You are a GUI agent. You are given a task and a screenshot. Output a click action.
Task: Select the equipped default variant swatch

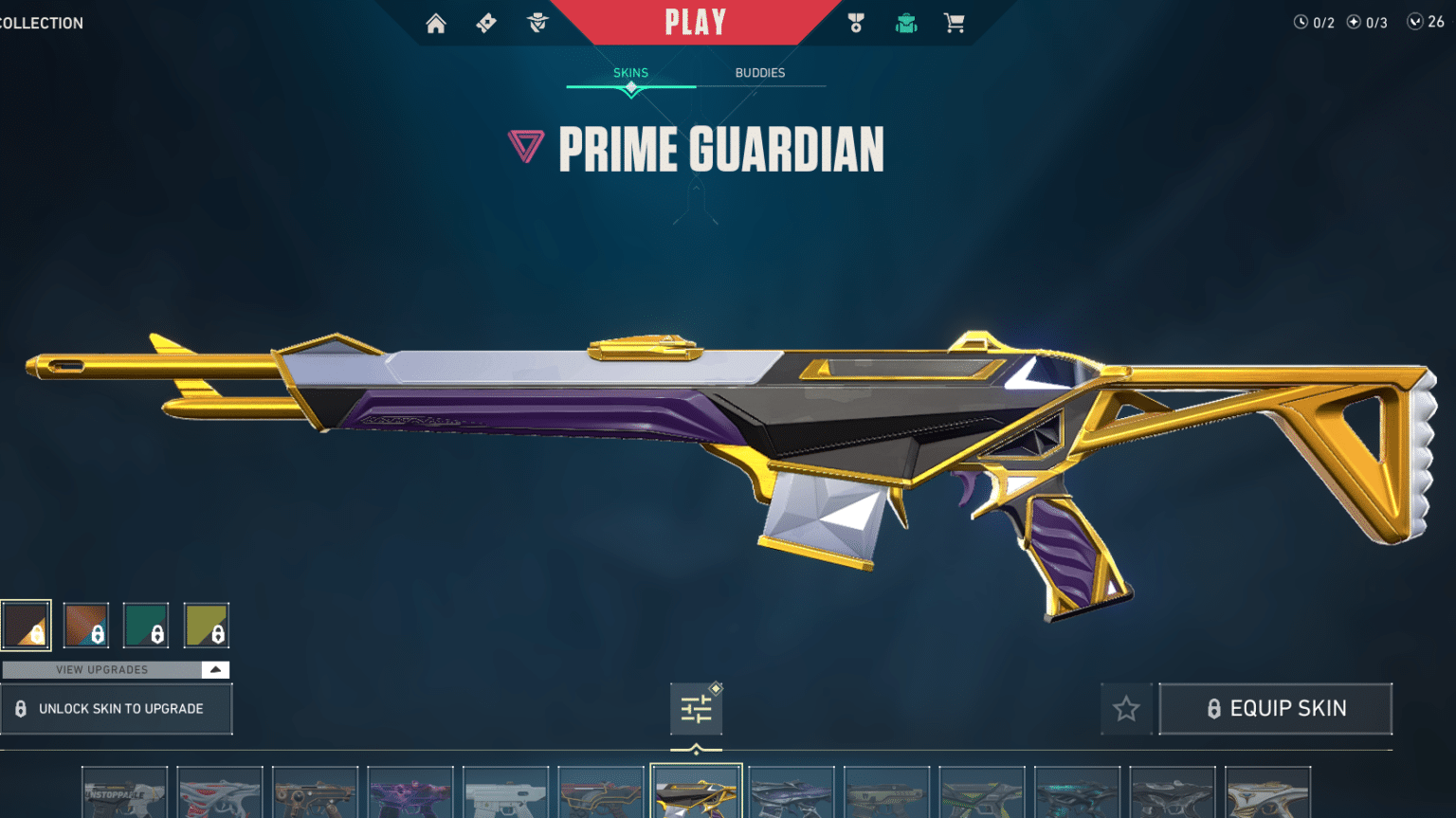point(26,624)
